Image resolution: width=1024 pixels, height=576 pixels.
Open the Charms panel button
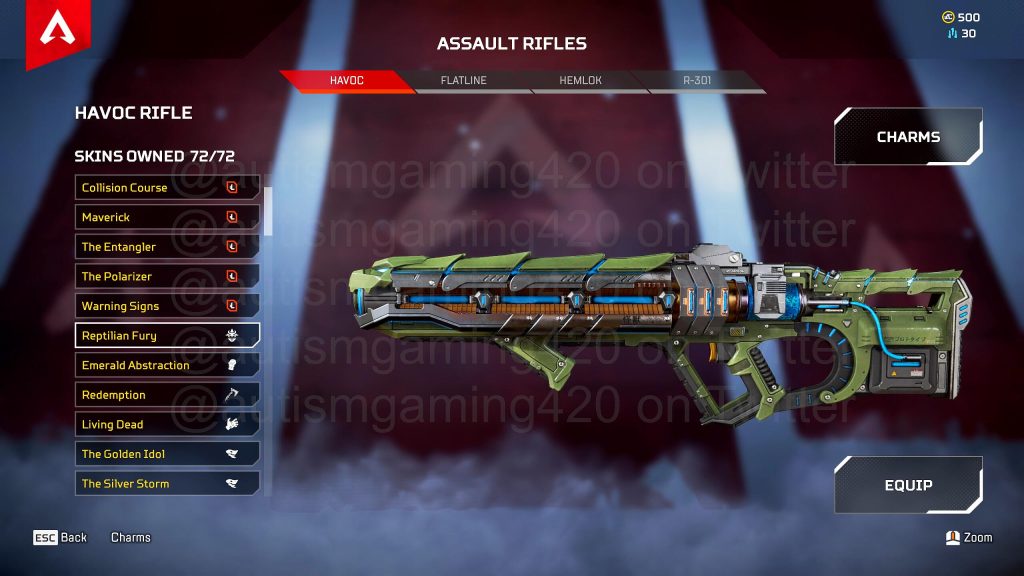(x=908, y=137)
